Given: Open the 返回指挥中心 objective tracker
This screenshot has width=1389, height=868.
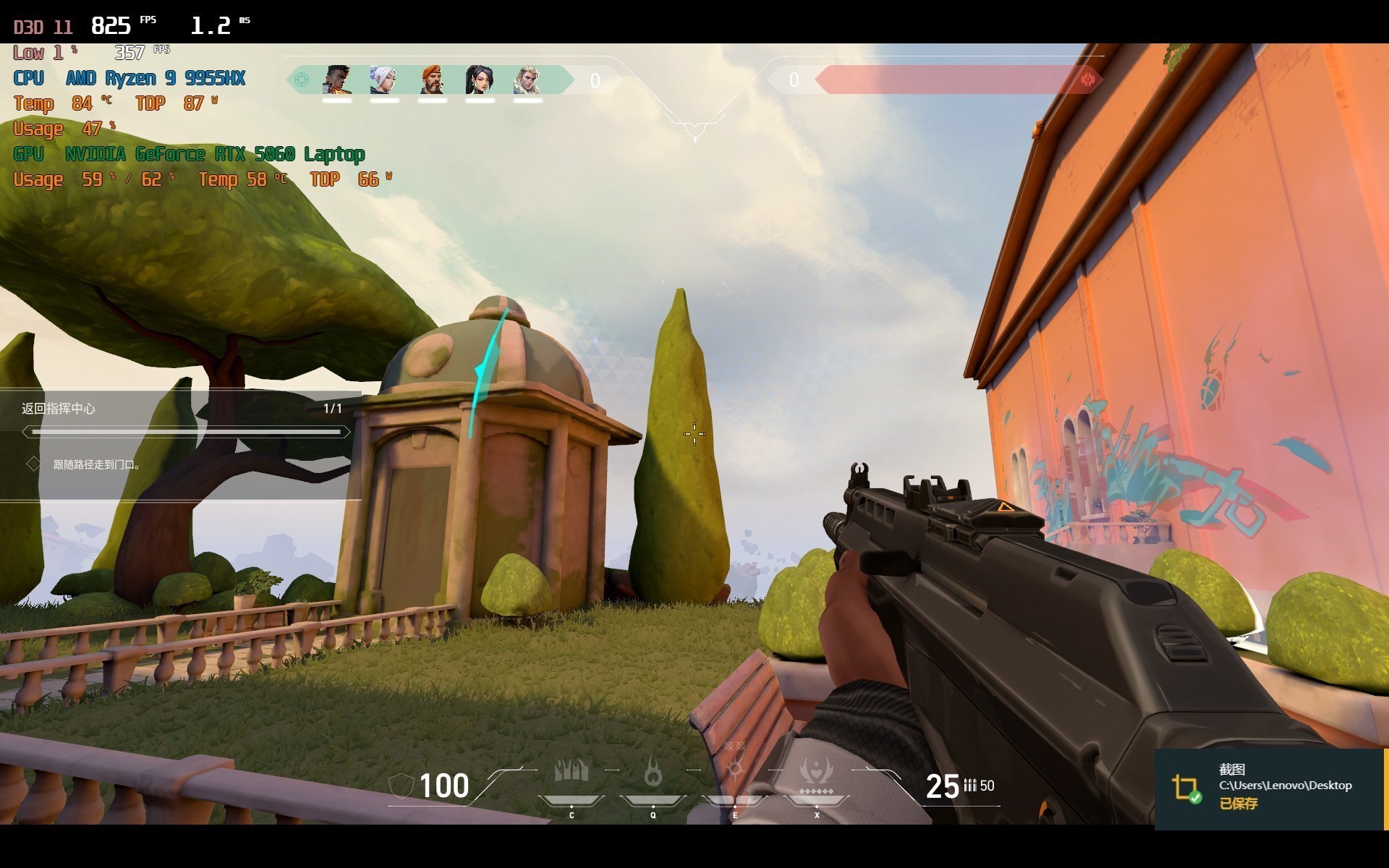Looking at the screenshot, I should point(59,409).
